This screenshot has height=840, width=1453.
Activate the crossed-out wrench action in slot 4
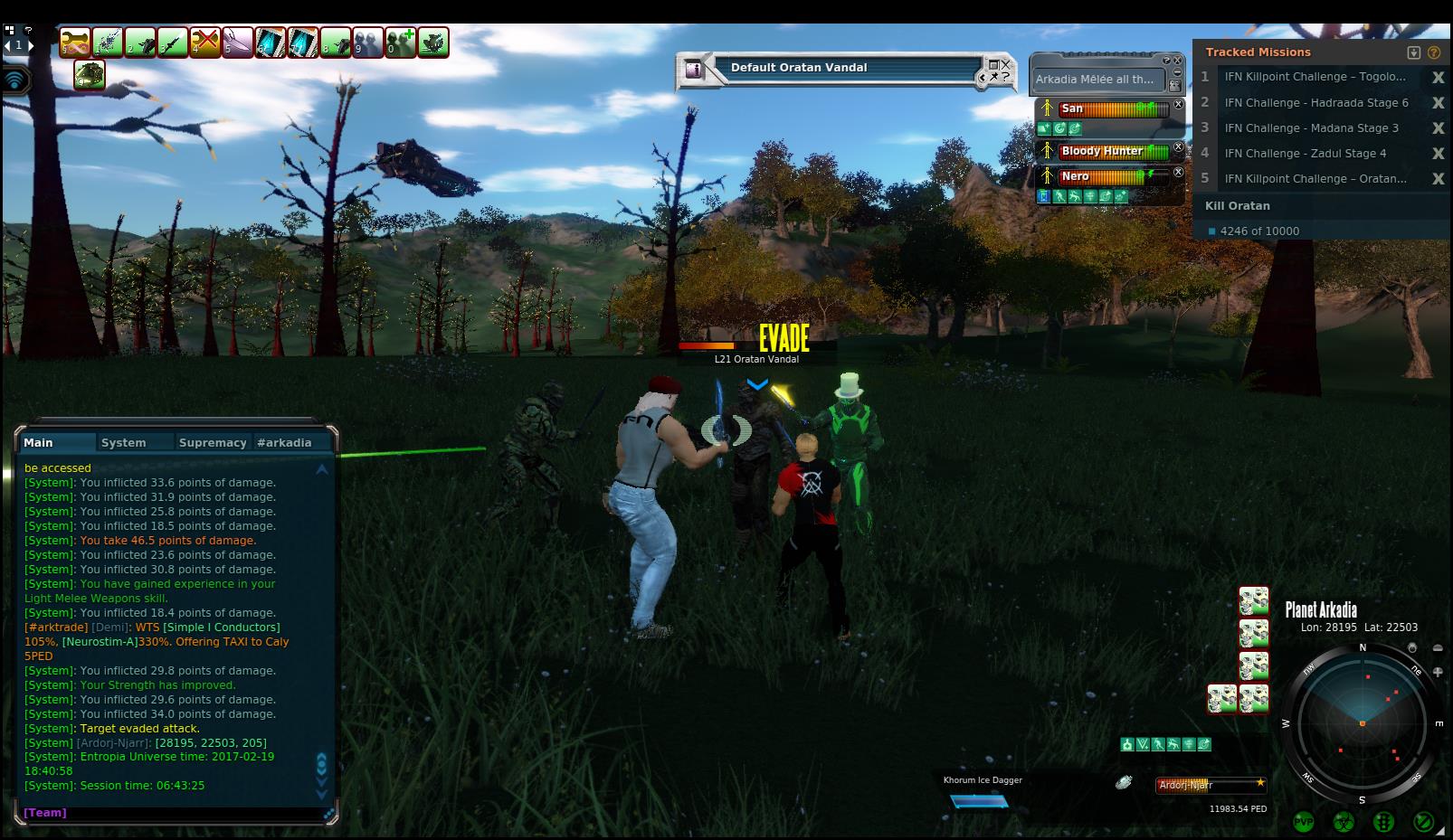(x=205, y=42)
